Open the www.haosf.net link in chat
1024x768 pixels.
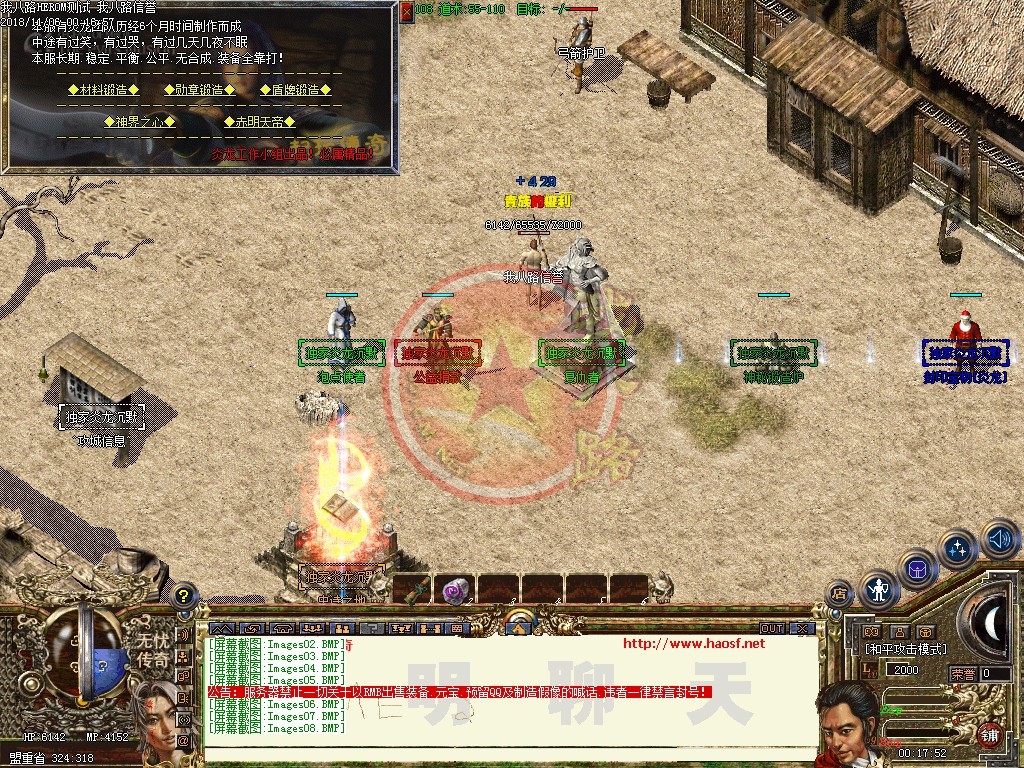[x=693, y=643]
